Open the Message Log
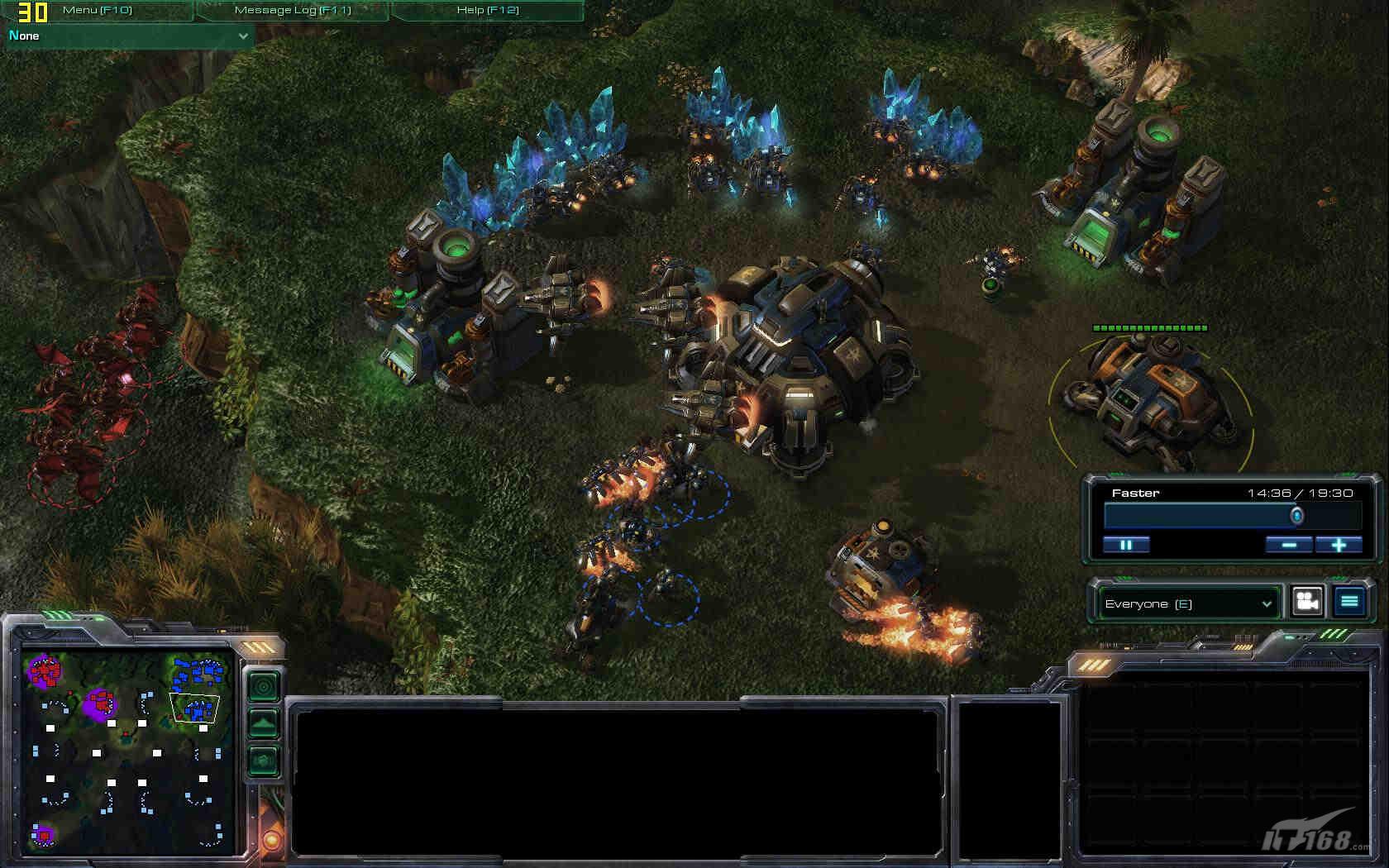 [293, 10]
